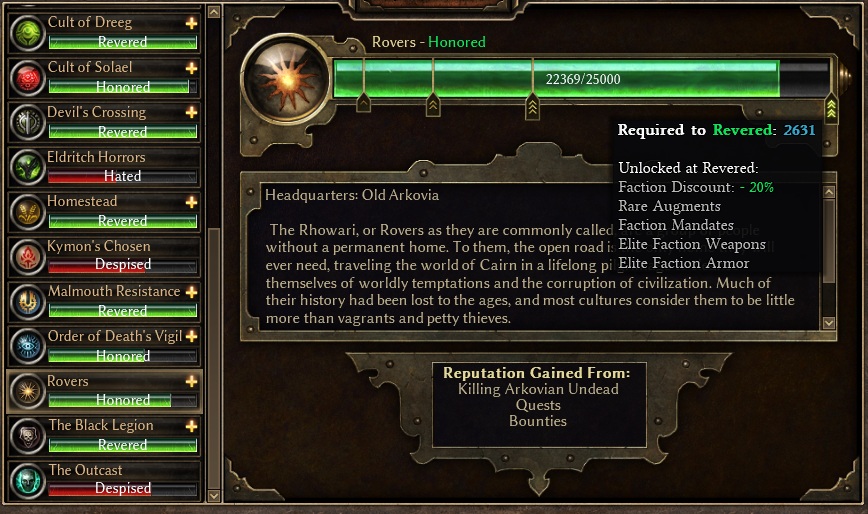This screenshot has width=868, height=514.
Task: Click the down arrow of description scrollbar
Action: tap(829, 323)
